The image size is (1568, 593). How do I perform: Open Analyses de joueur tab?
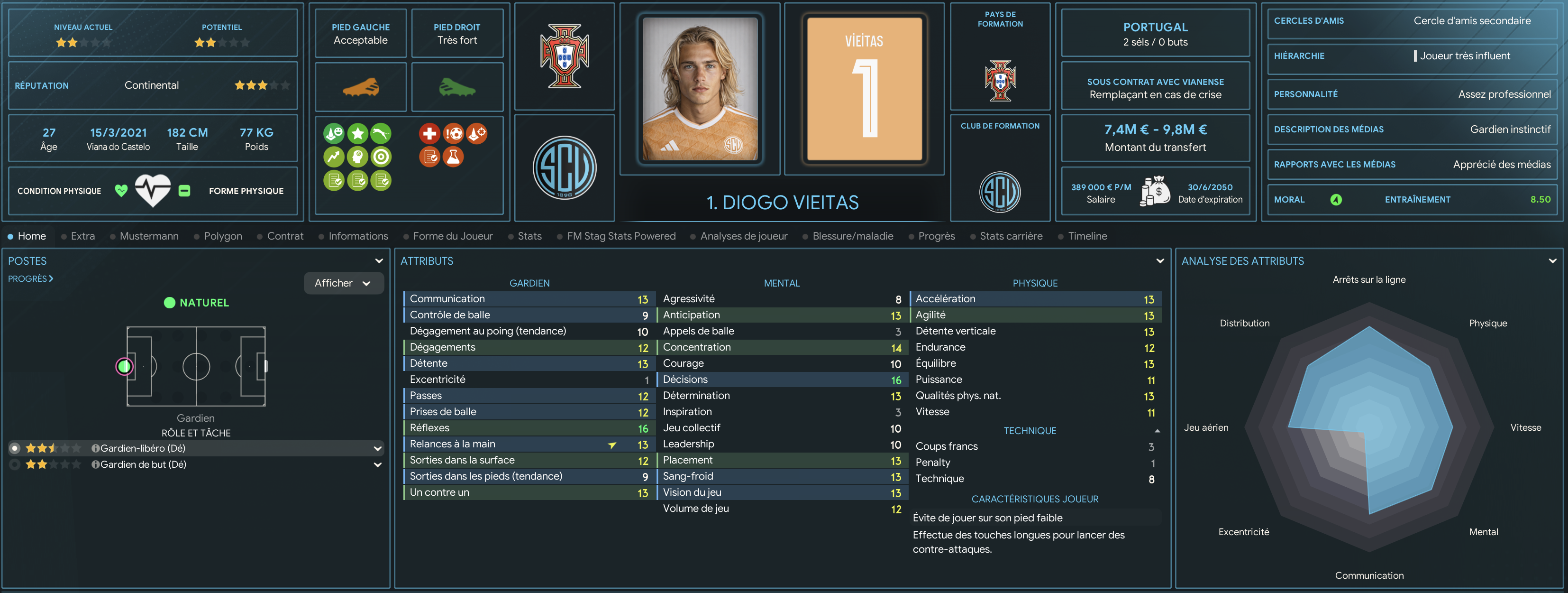tap(743, 236)
